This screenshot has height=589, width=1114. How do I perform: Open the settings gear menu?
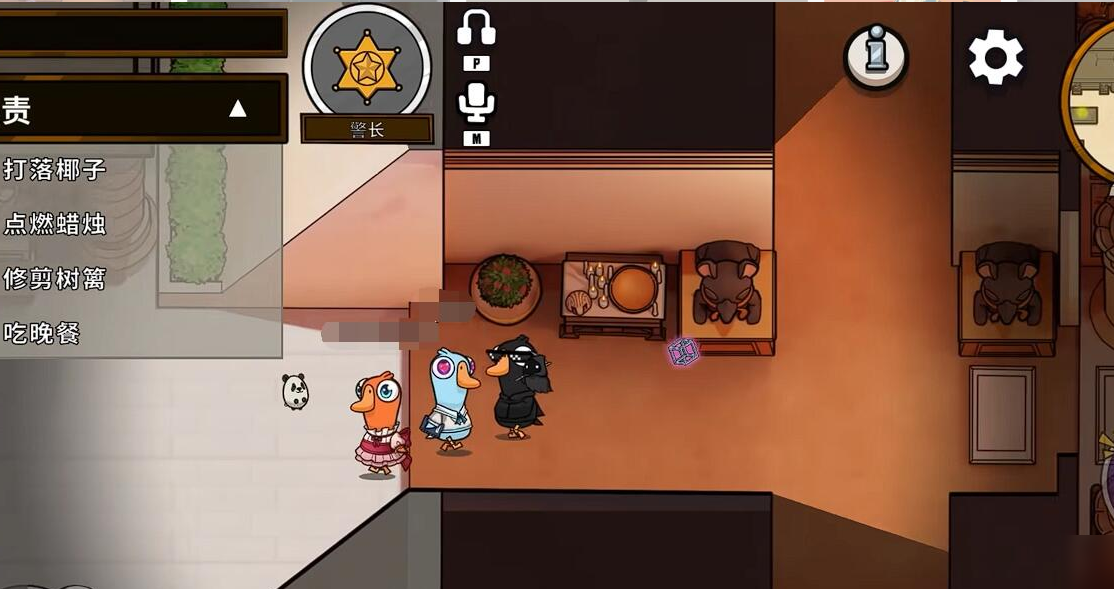(995, 57)
